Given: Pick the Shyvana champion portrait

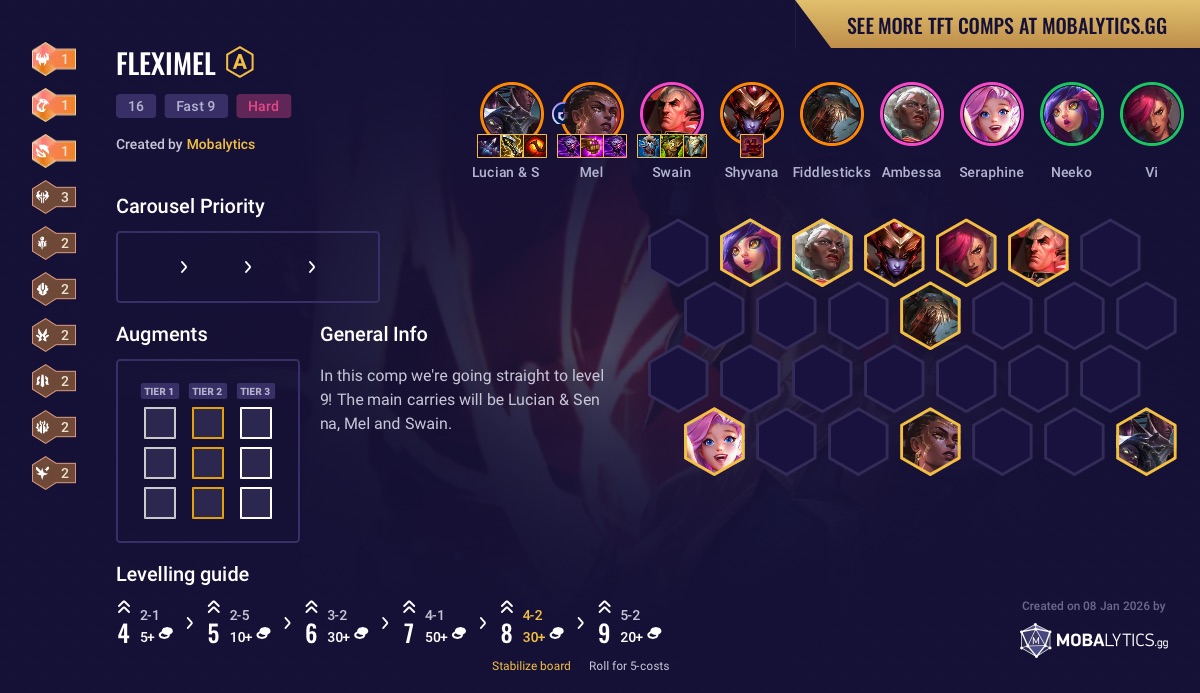Looking at the screenshot, I should pyautogui.click(x=751, y=112).
